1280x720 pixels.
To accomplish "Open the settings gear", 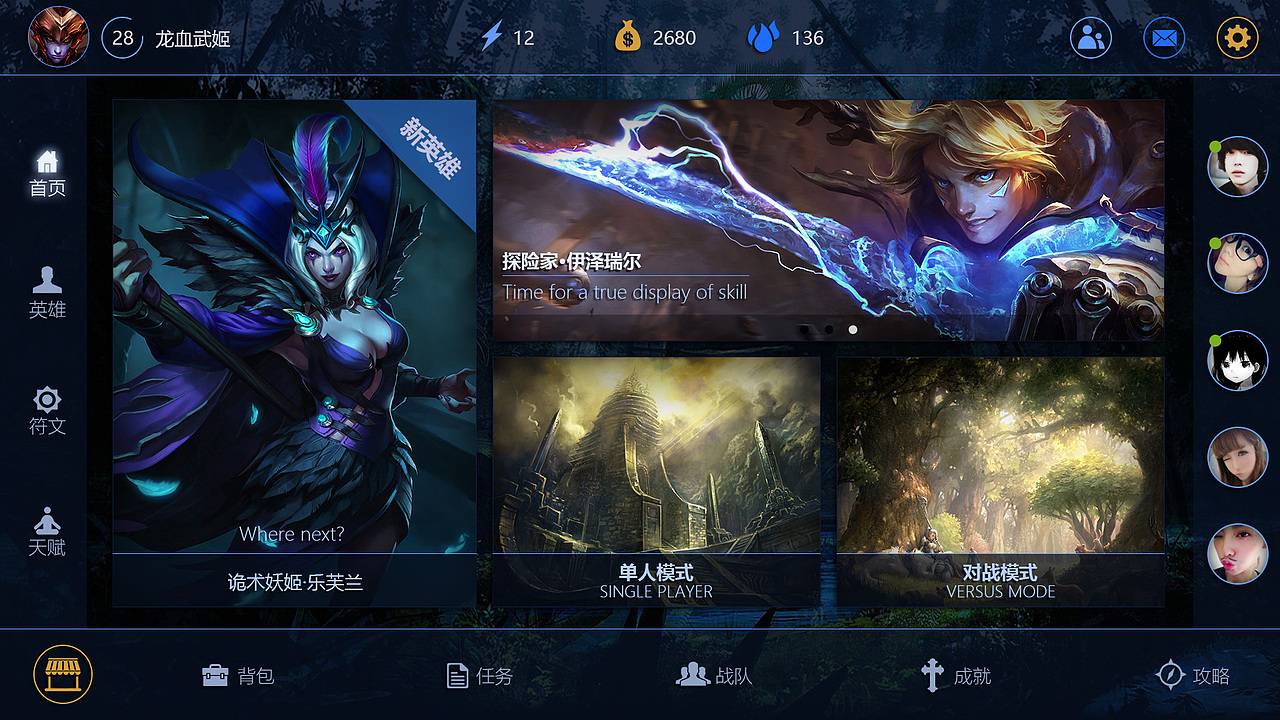I will [x=1237, y=37].
